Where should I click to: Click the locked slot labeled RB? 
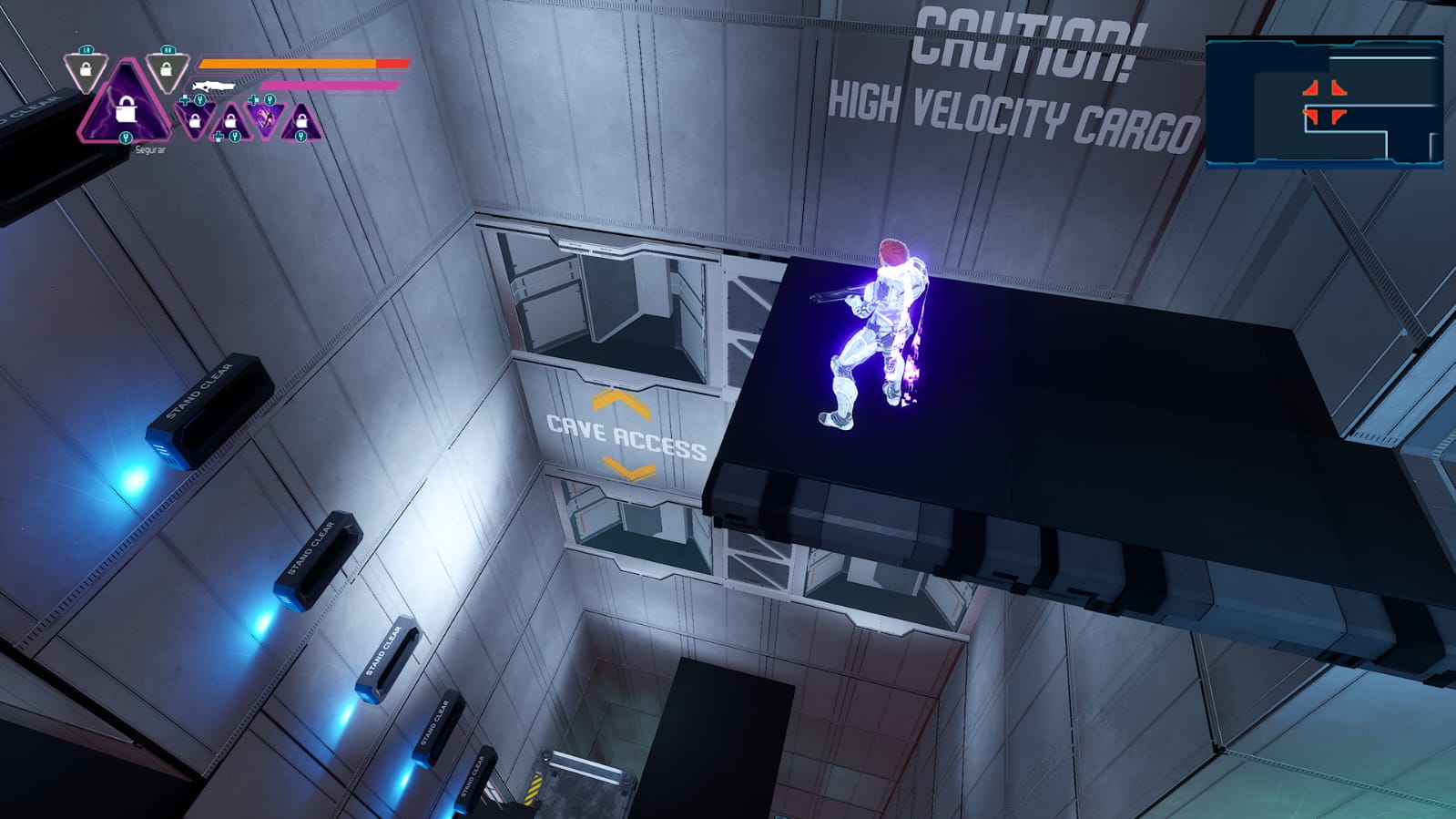point(166,69)
